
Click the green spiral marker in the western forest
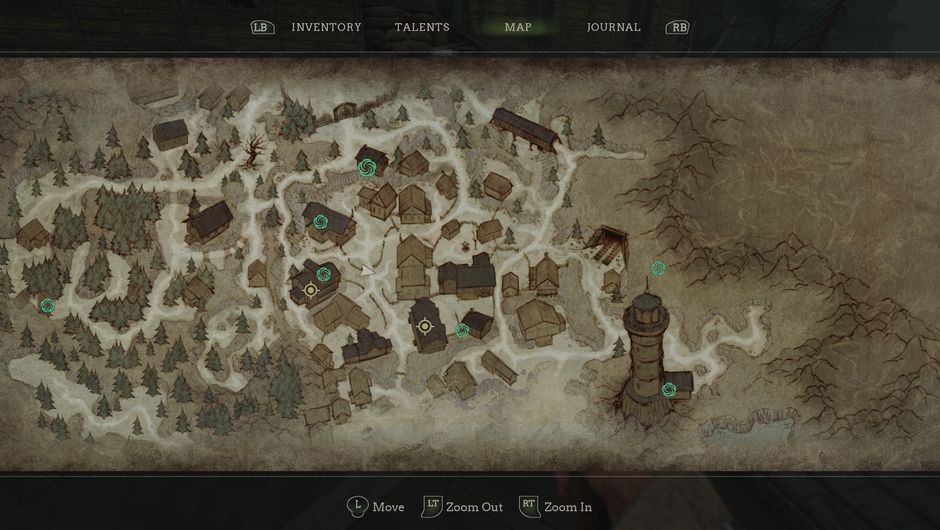pyautogui.click(x=47, y=306)
